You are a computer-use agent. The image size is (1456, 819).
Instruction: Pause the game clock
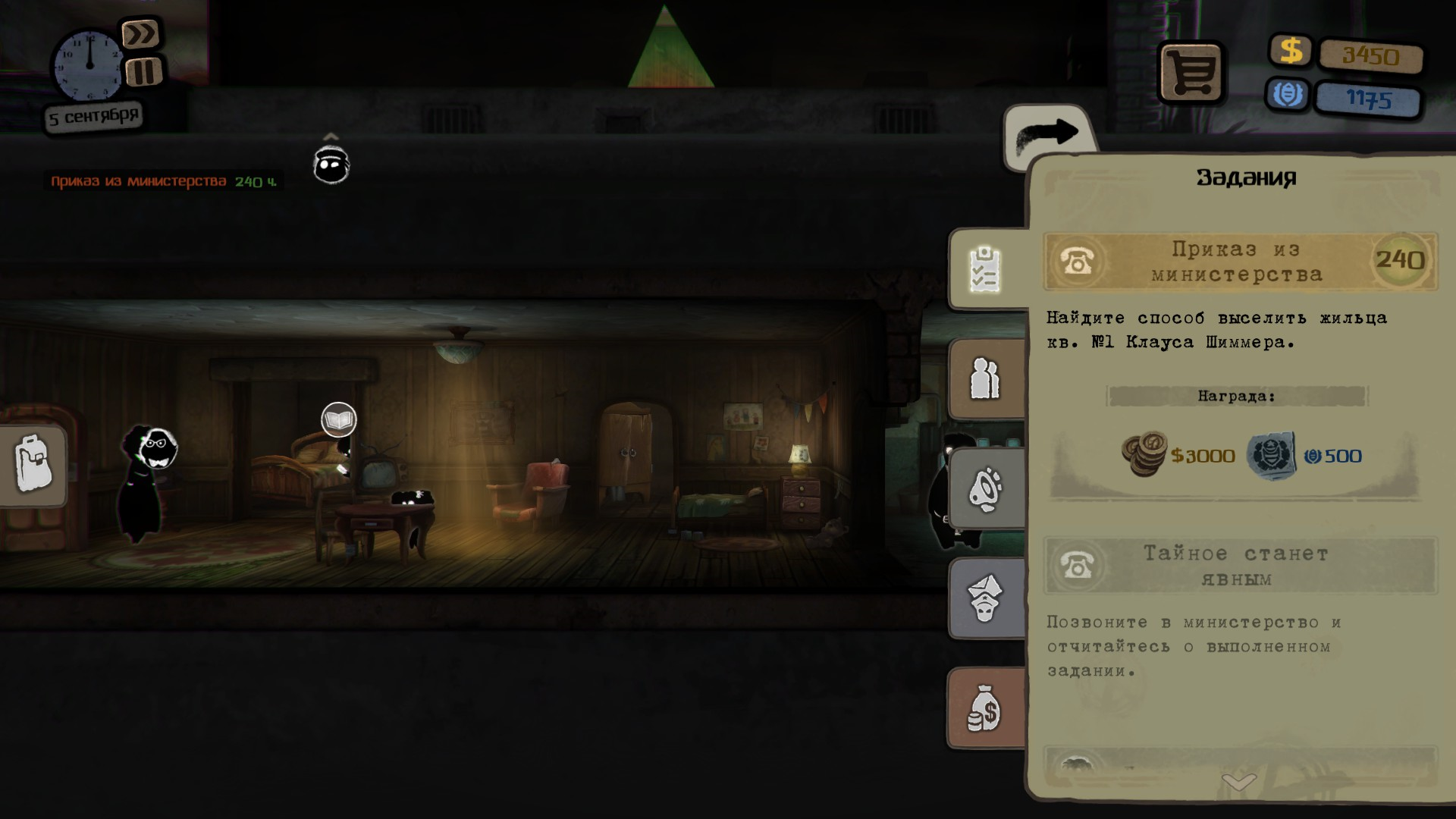[x=143, y=72]
